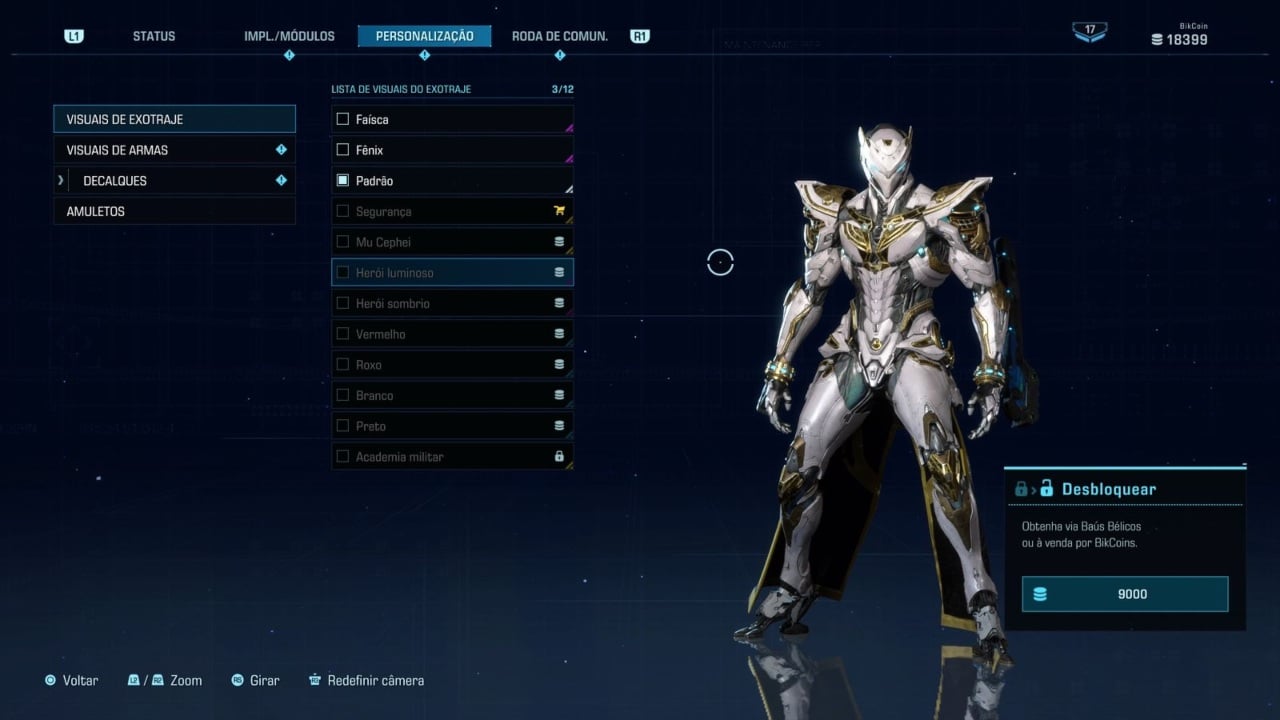Unlock the skin for 9000 BikCoins
The image size is (1280, 720).
pos(1125,594)
